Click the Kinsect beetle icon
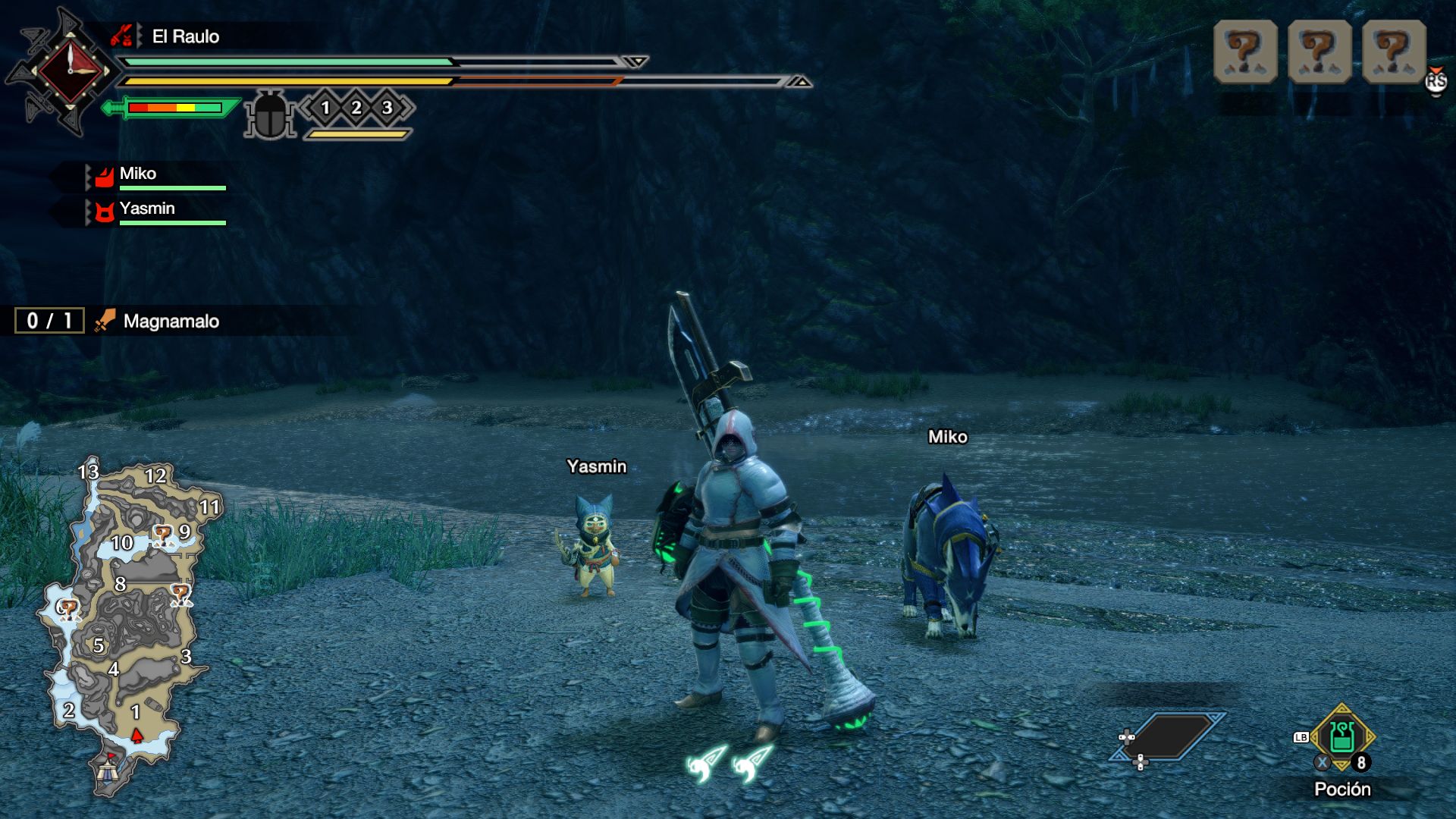Image resolution: width=1456 pixels, height=819 pixels. (269, 115)
